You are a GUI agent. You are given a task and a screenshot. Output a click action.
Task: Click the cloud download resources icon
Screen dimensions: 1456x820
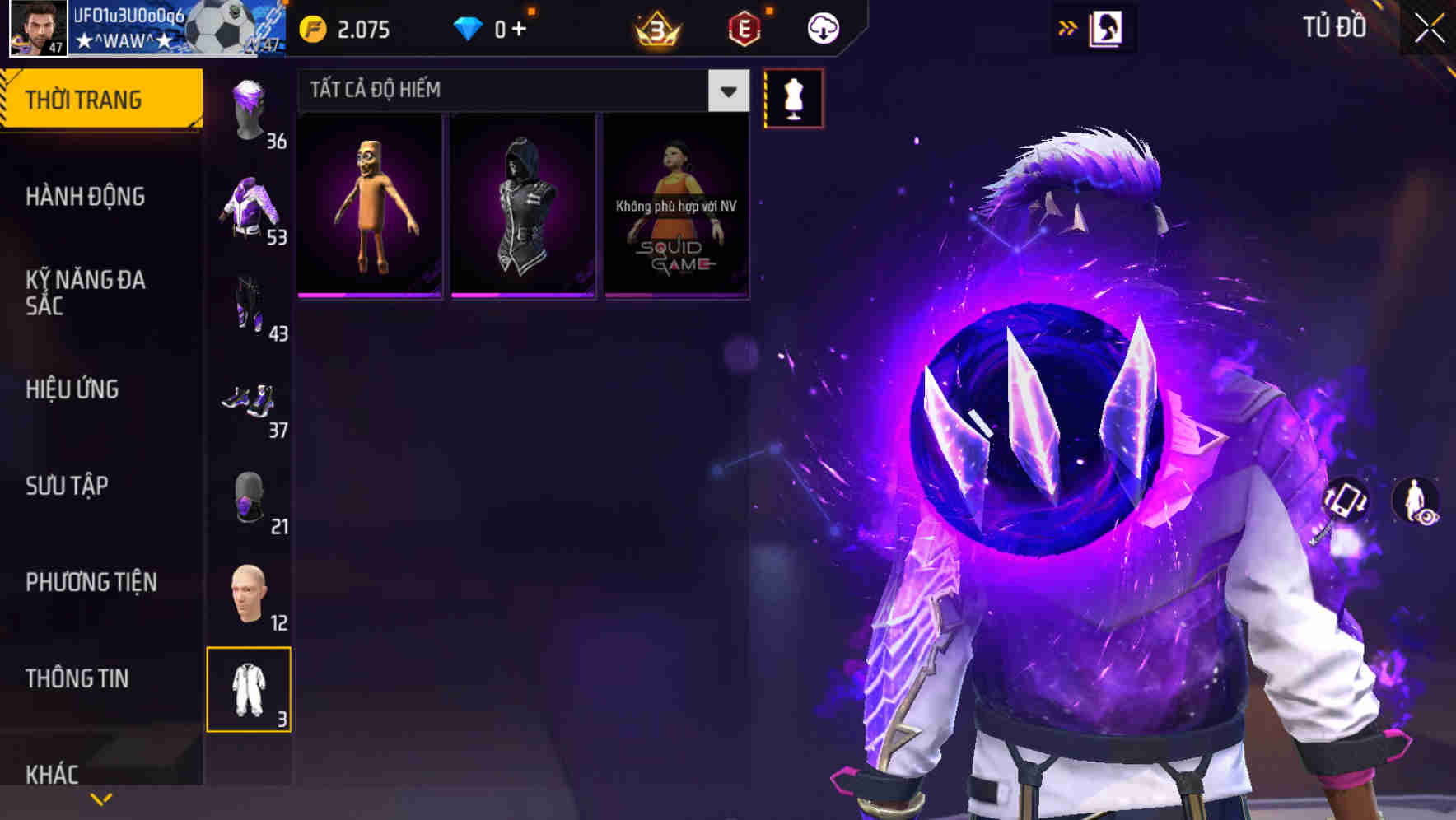click(x=821, y=26)
